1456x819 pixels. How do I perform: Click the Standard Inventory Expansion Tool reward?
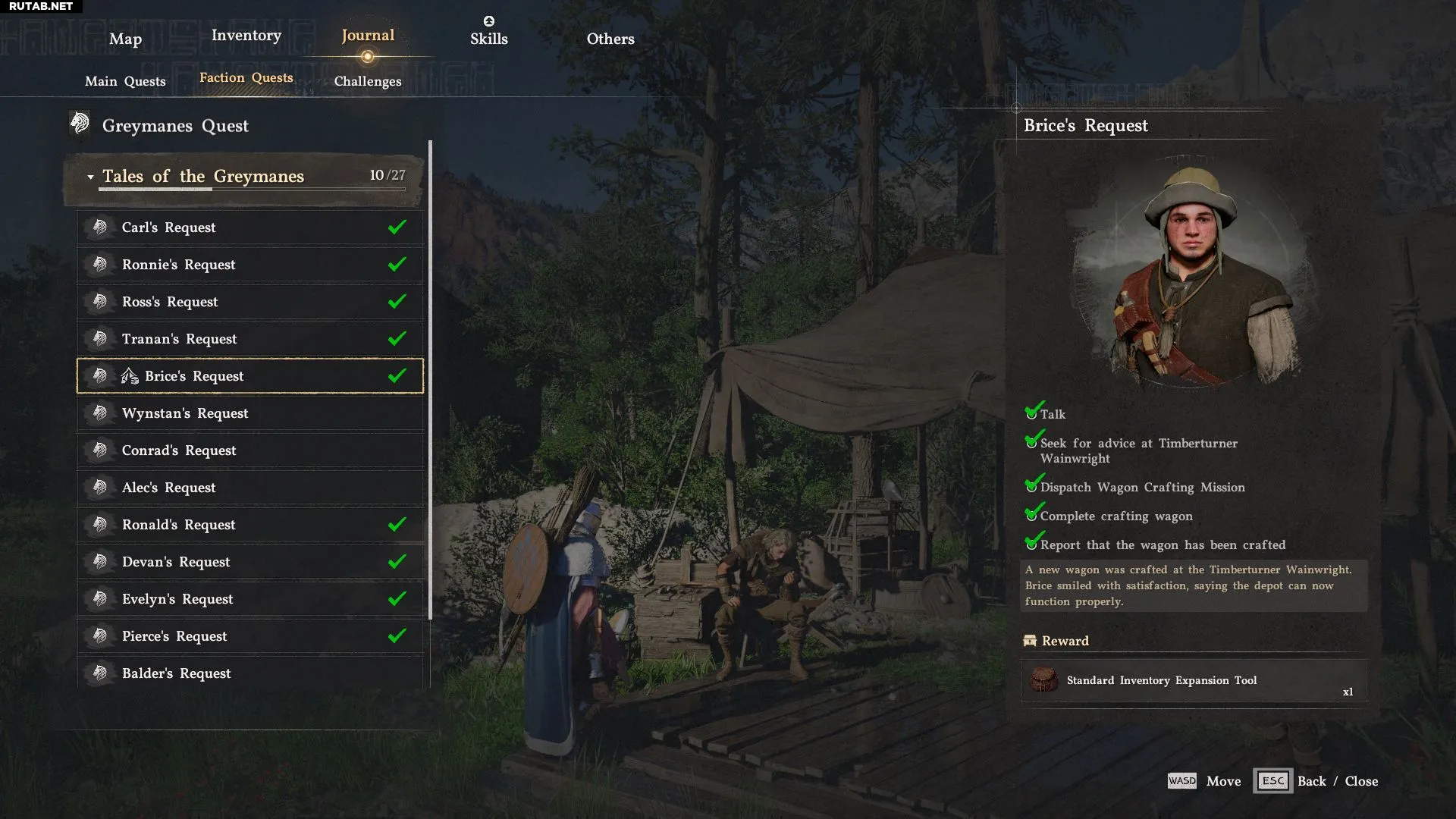(x=1193, y=681)
